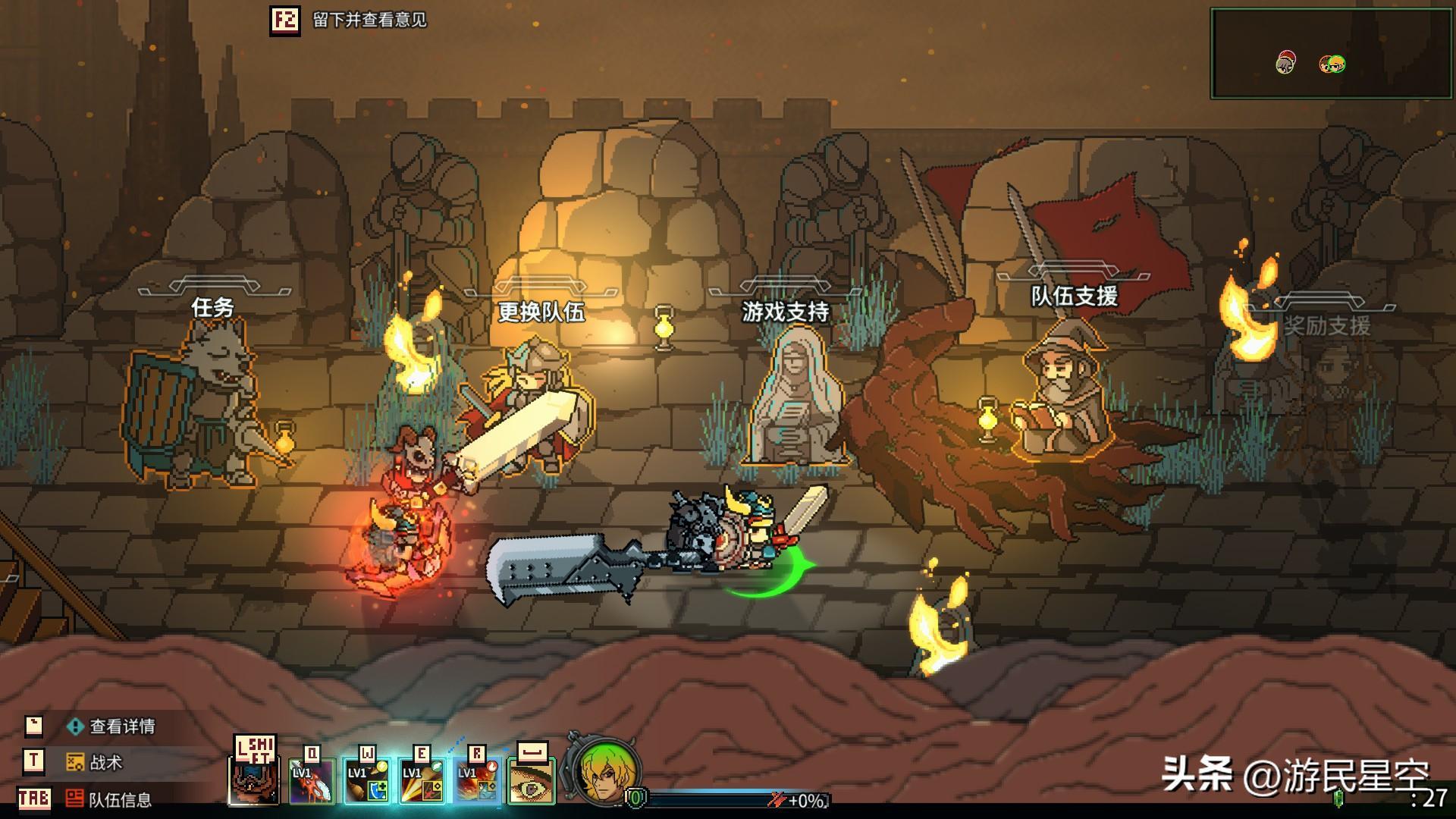Click the 留下并查看意见 feedback prompt

pos(369,20)
